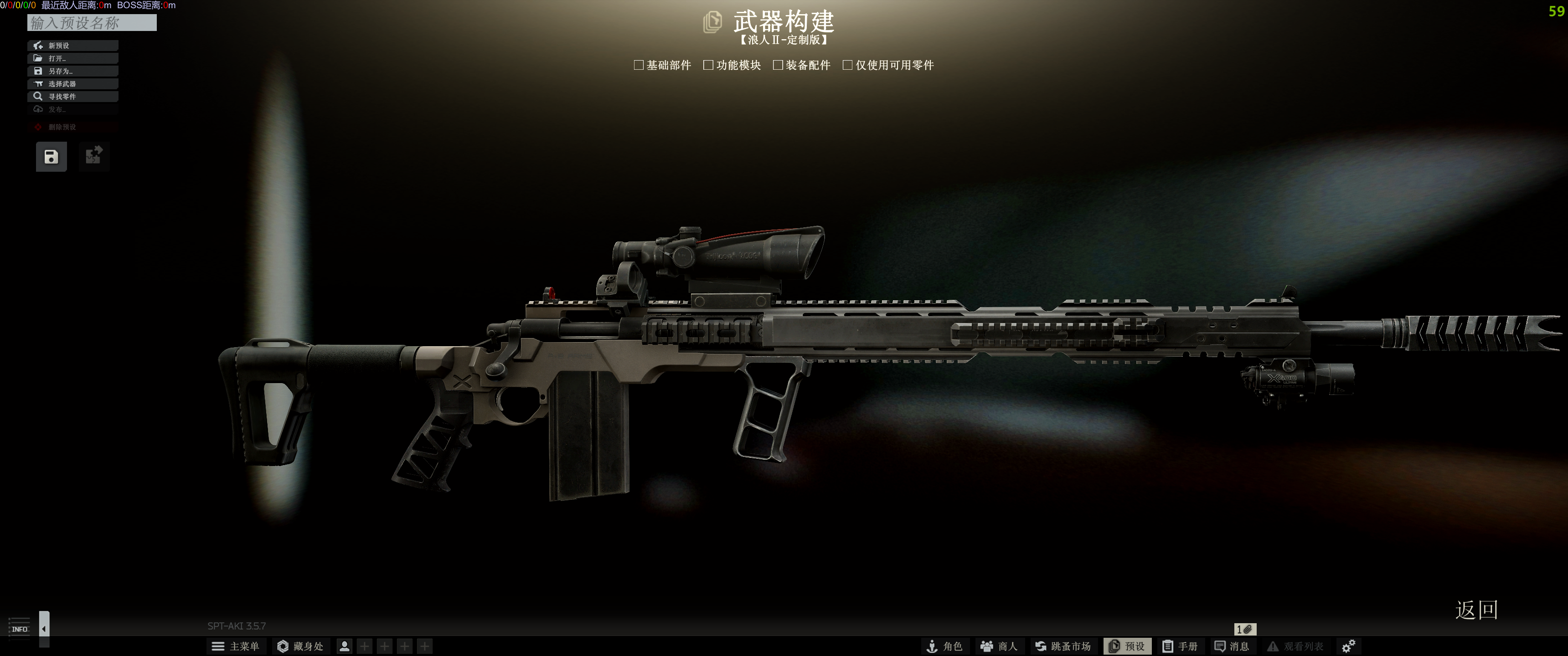Open settings via the gear icon
This screenshot has height=656, width=1568.
click(x=1348, y=646)
